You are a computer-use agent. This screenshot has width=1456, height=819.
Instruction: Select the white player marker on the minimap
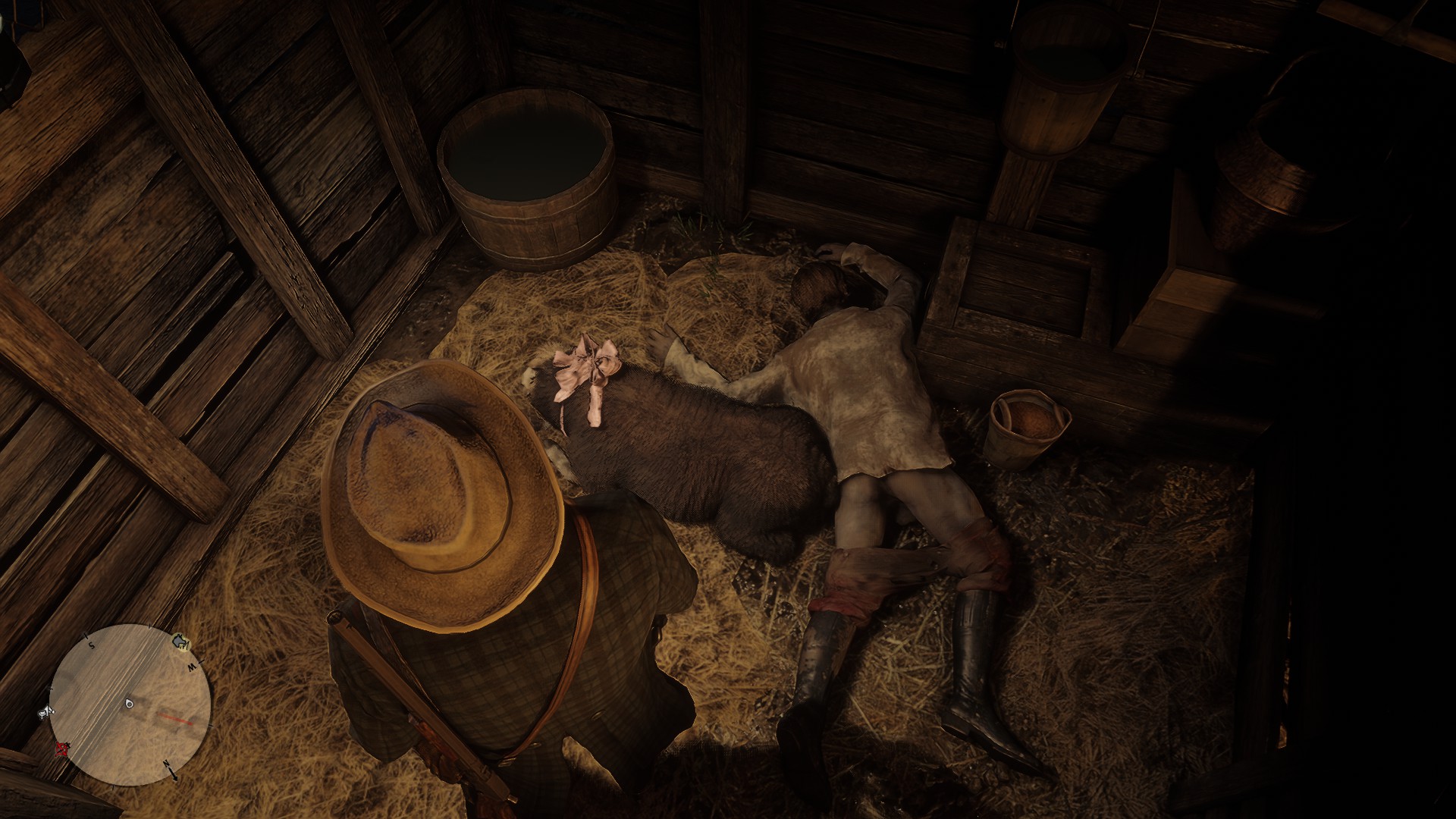click(x=129, y=703)
